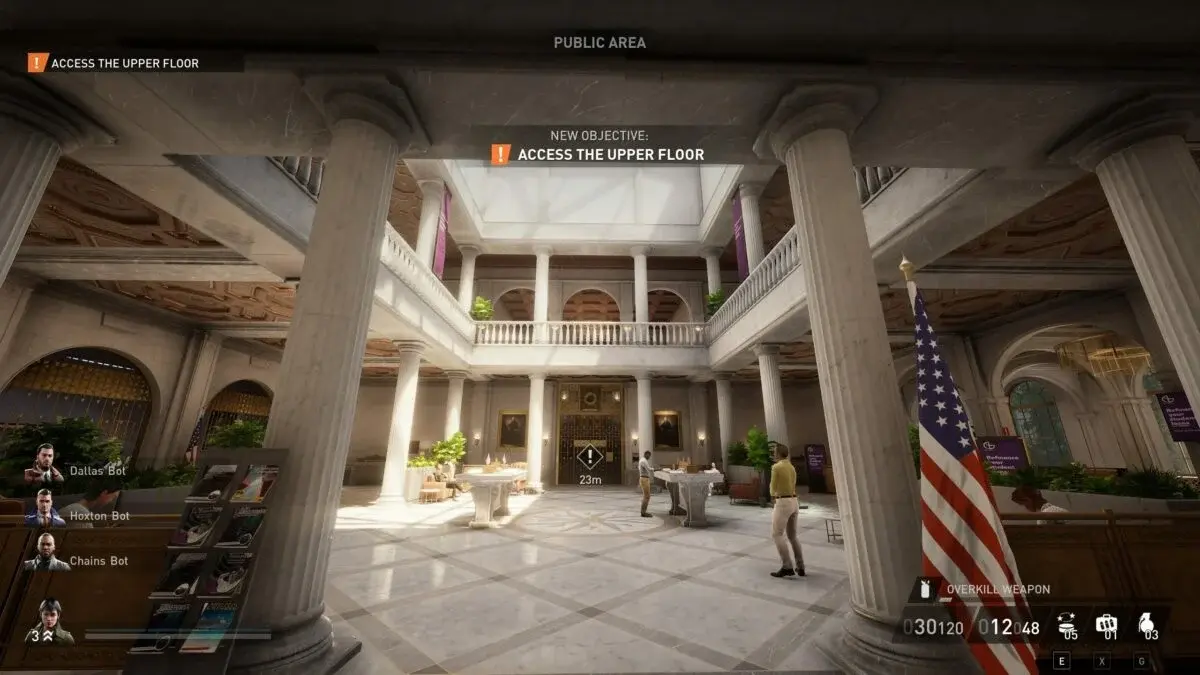The height and width of the screenshot is (675, 1200).
Task: Use the dizzy-stars tool item icon
Action: [x=1067, y=624]
